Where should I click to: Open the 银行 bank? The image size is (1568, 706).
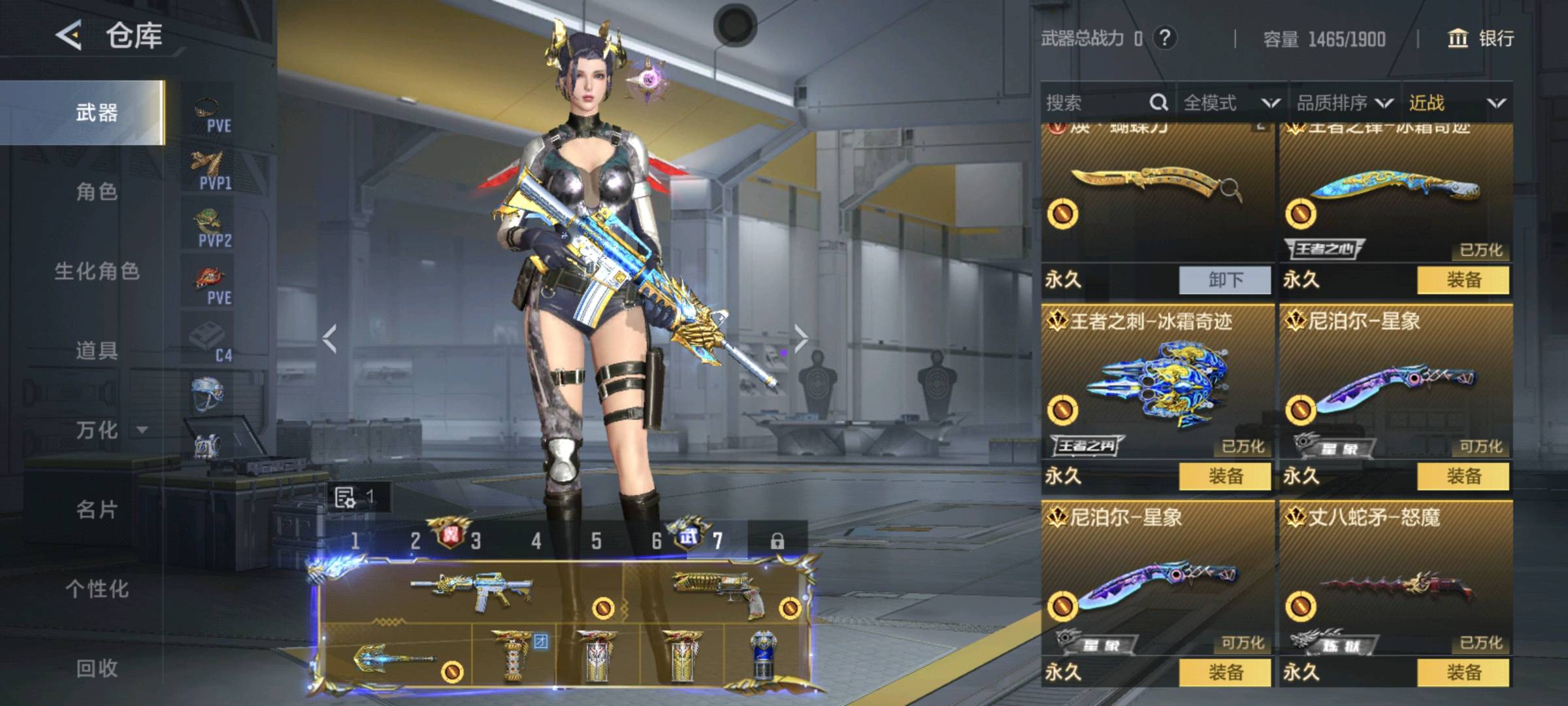(1480, 39)
